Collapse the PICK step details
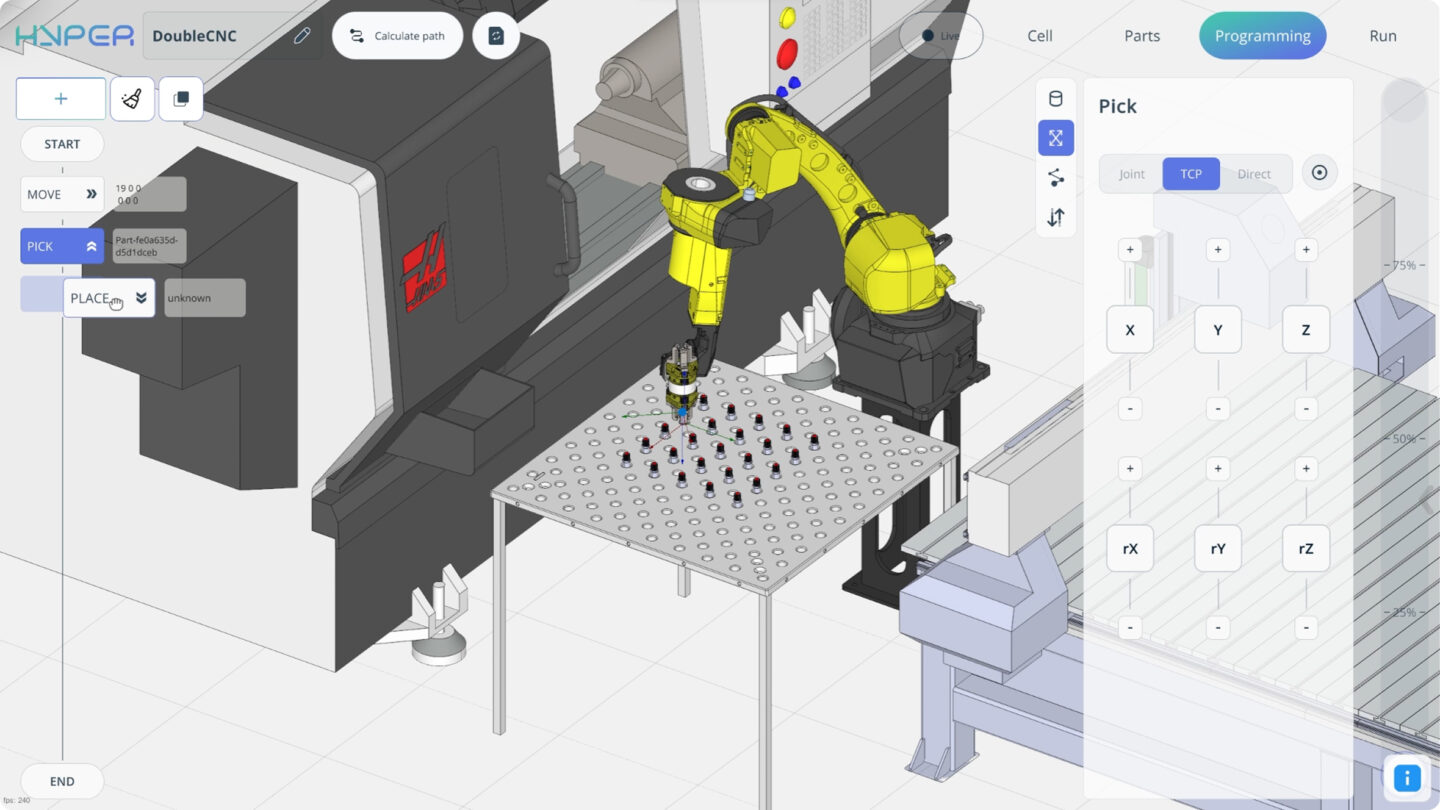This screenshot has width=1440, height=810. [93, 245]
